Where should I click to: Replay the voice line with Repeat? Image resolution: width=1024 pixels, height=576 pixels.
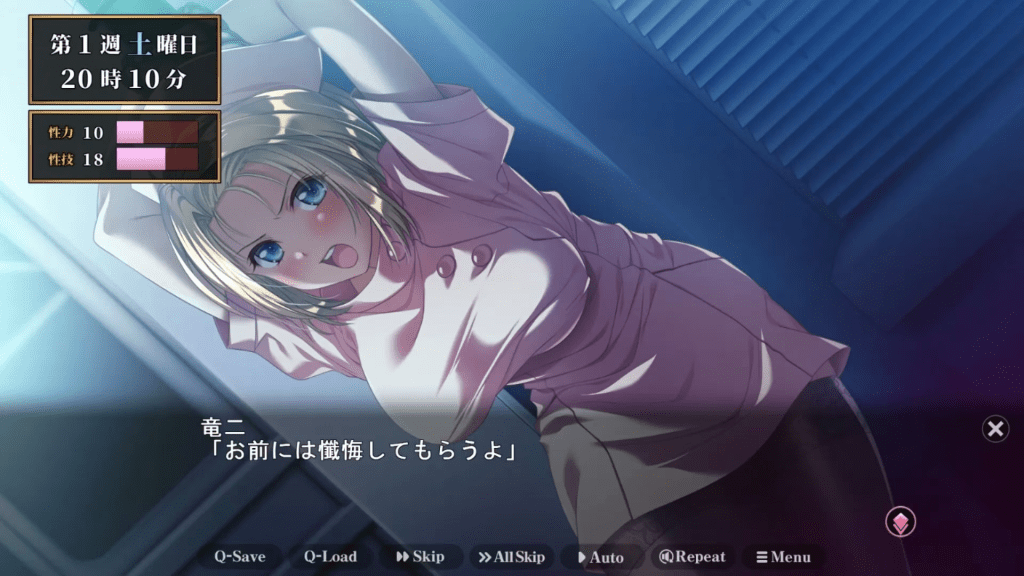pos(692,557)
